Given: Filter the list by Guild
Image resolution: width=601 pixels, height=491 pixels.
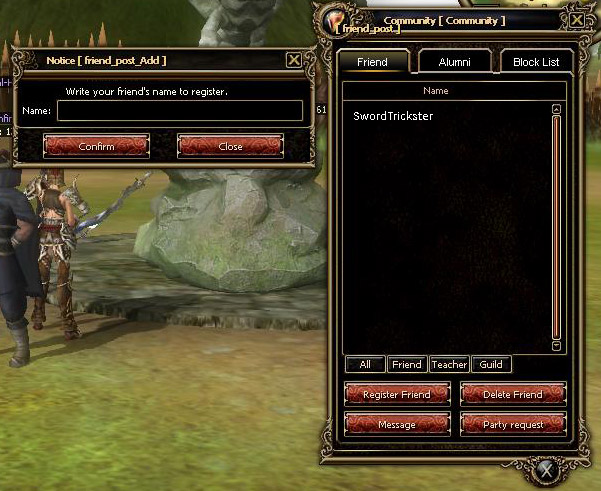Looking at the screenshot, I should (491, 365).
